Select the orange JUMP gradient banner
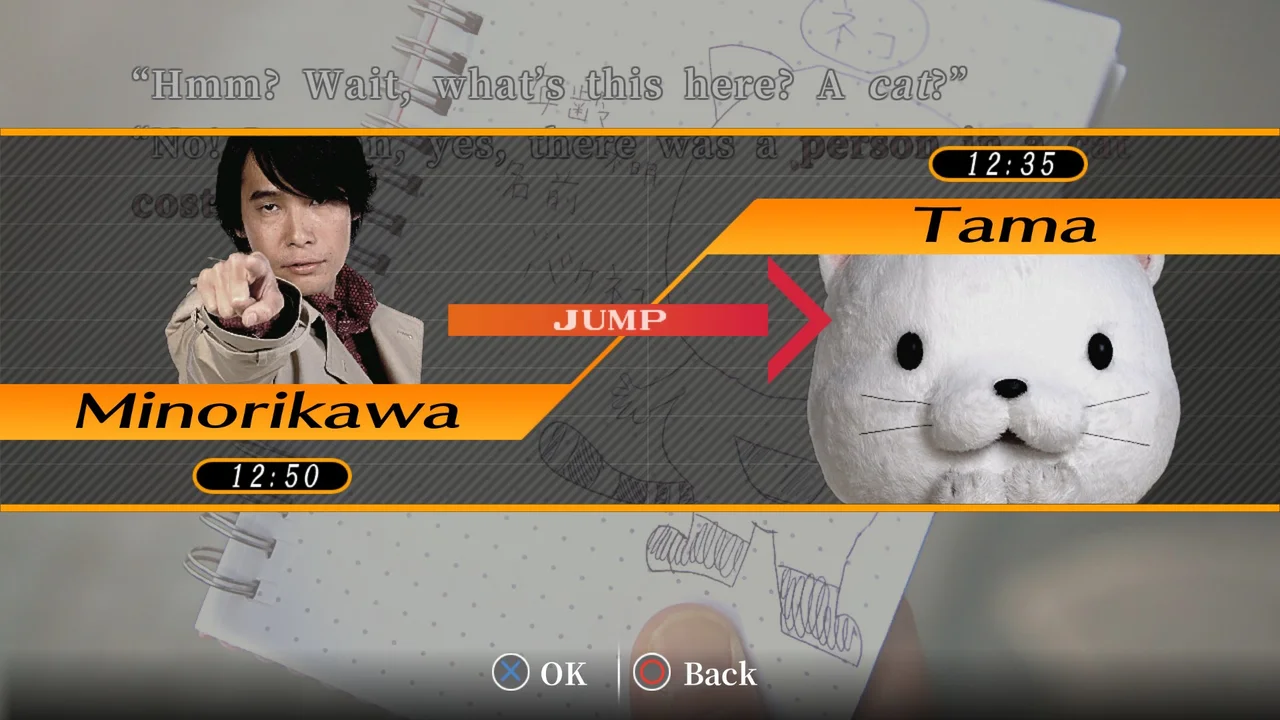 (x=610, y=320)
